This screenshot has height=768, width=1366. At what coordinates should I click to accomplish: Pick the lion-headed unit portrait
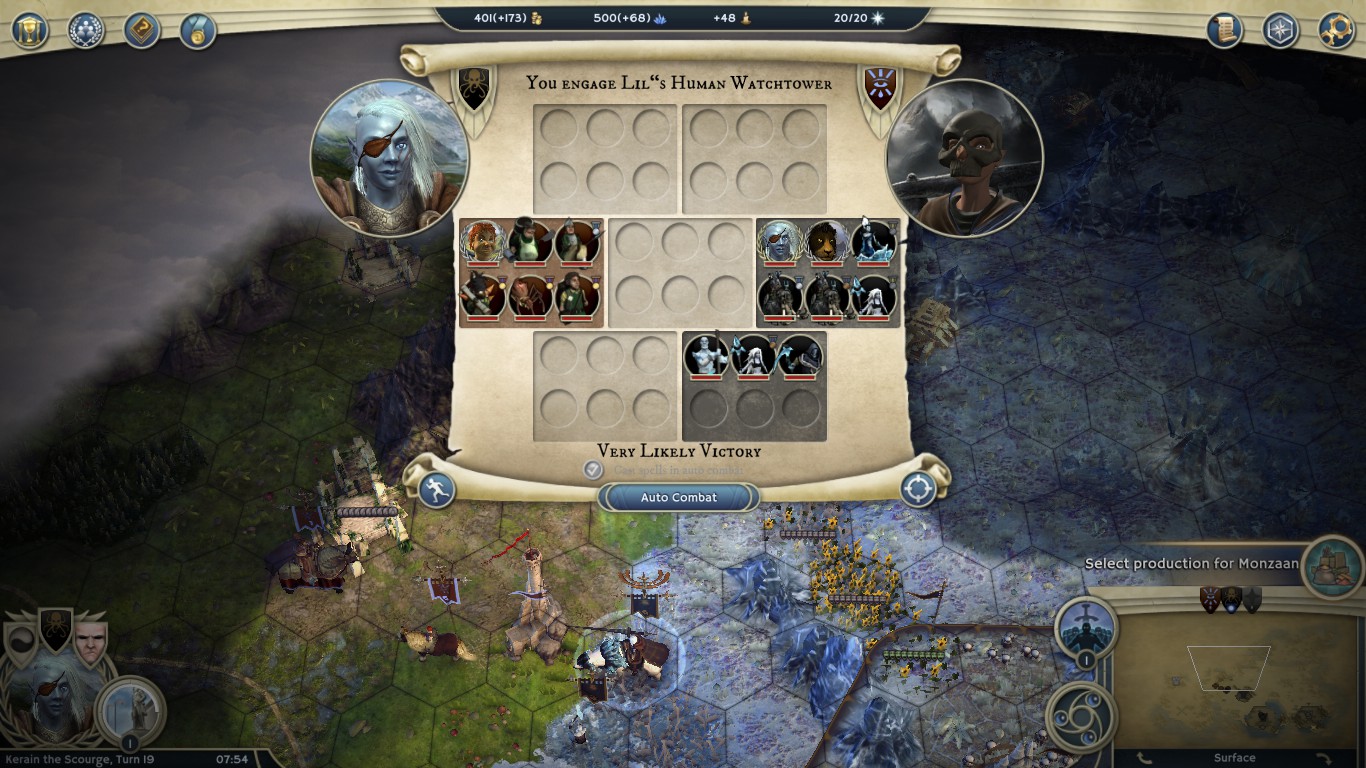(827, 243)
